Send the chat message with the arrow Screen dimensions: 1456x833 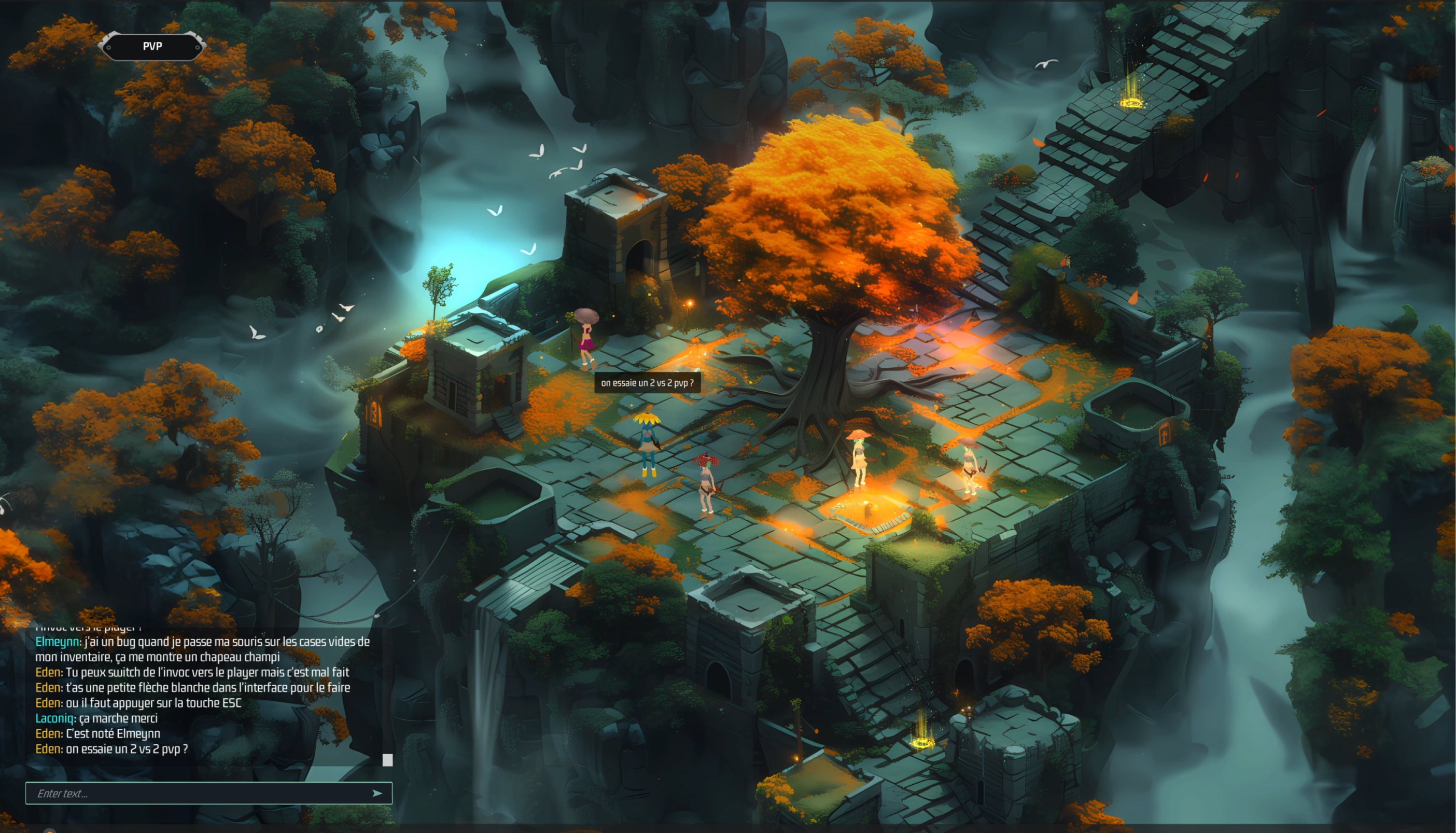(377, 793)
